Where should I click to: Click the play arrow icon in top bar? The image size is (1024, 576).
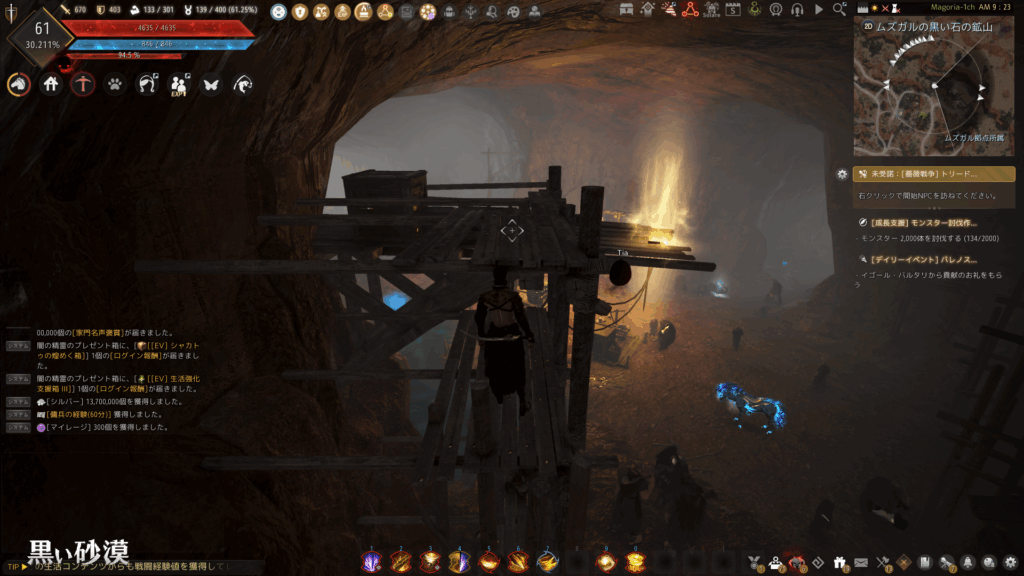point(819,10)
